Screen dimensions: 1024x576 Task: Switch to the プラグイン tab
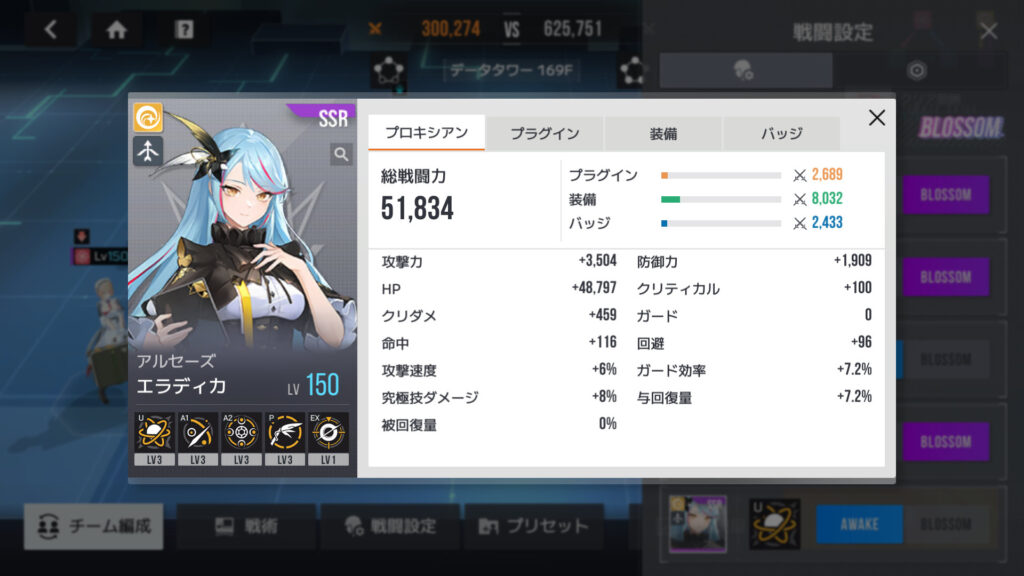544,133
